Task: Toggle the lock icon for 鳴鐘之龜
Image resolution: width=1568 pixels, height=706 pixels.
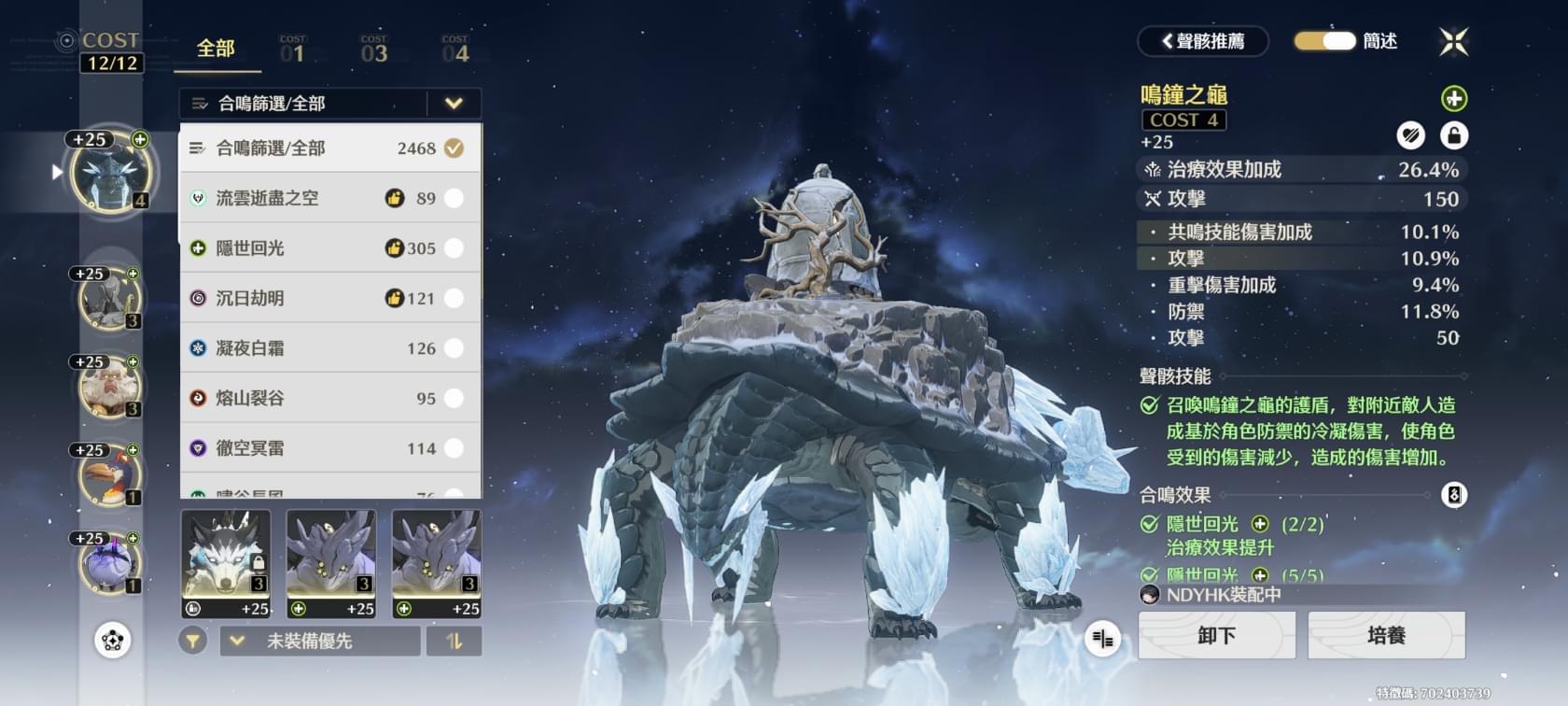Action: click(1453, 136)
